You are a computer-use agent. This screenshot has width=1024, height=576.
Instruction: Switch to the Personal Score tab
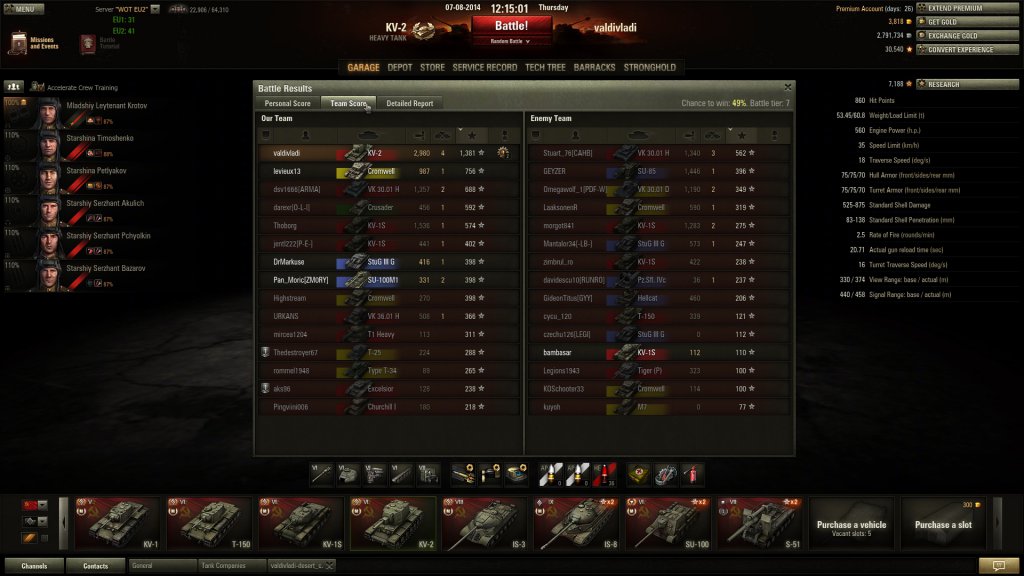tap(287, 103)
